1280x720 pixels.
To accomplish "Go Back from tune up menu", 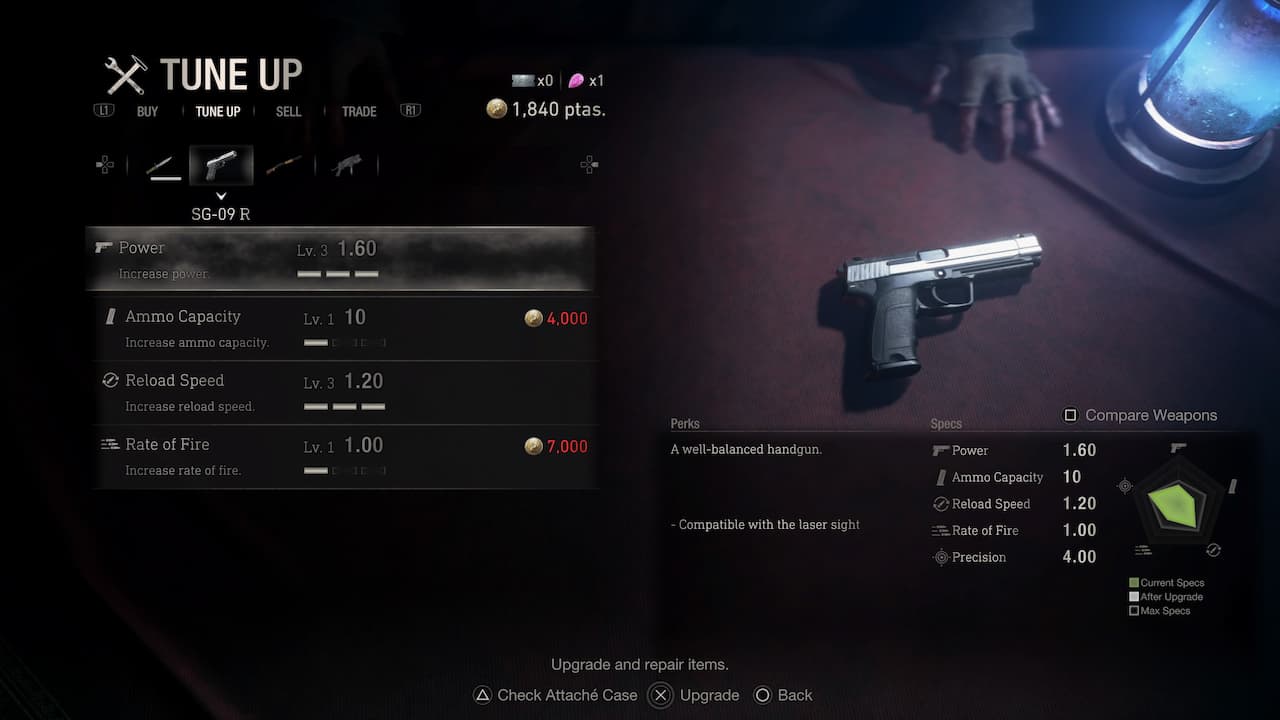I will pos(784,695).
